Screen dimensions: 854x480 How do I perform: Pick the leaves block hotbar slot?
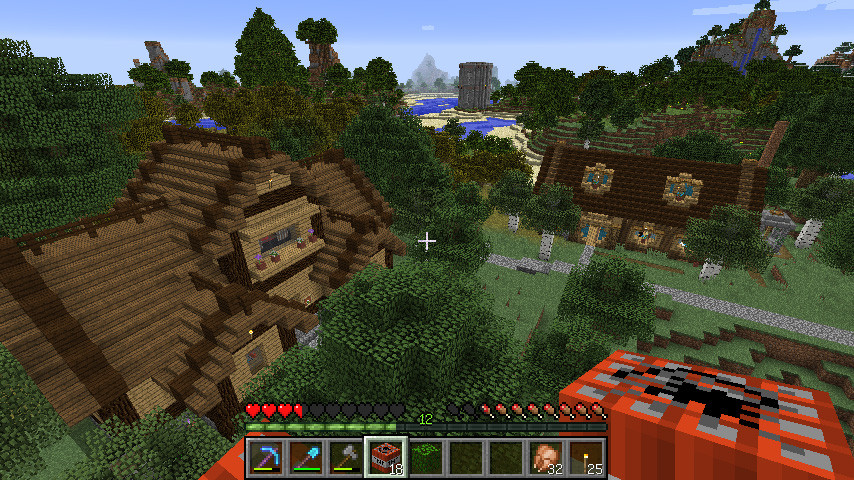(426, 458)
